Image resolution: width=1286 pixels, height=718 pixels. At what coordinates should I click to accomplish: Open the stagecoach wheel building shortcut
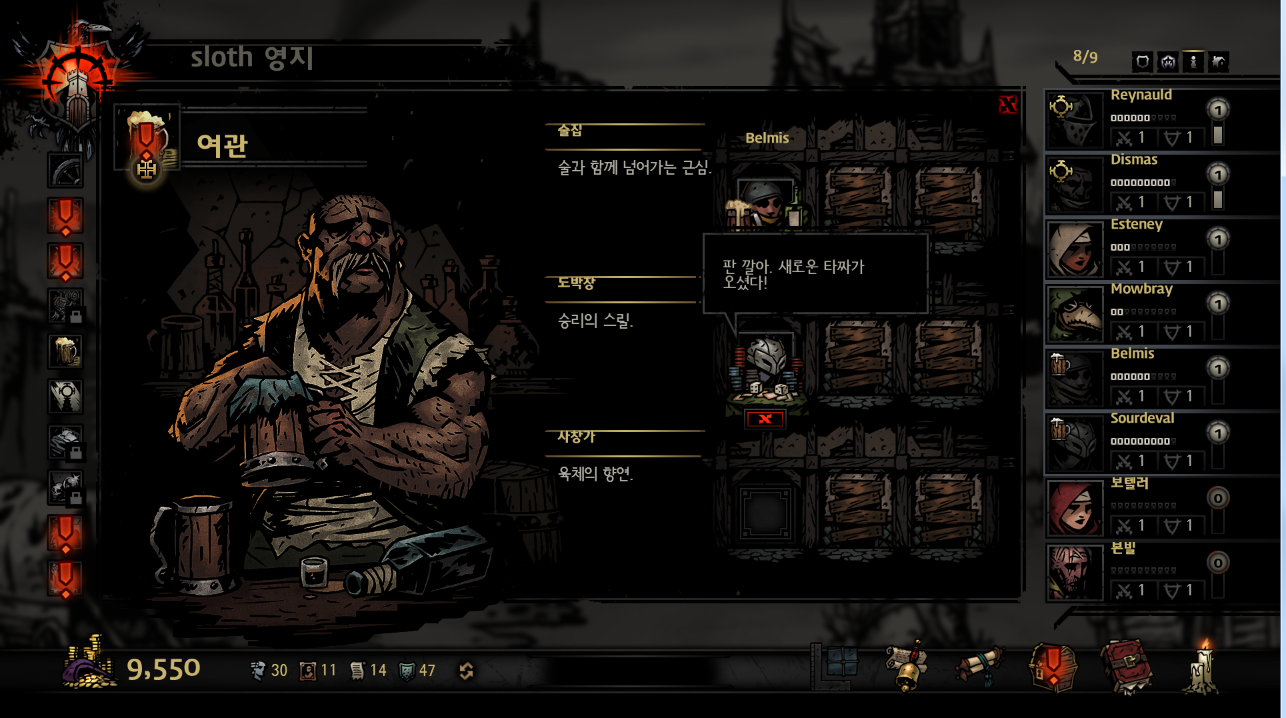click(66, 170)
